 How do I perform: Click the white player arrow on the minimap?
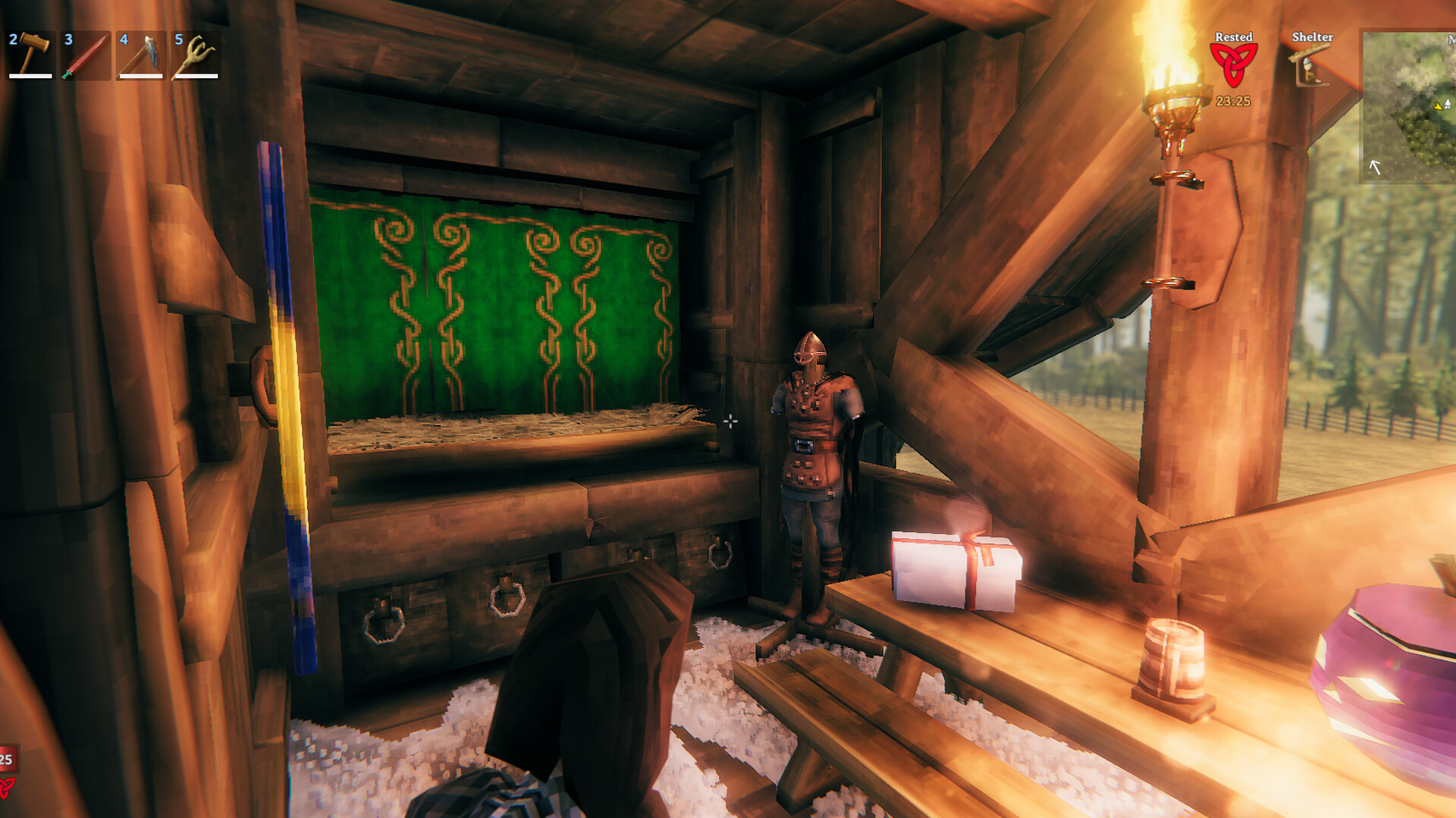[1374, 167]
